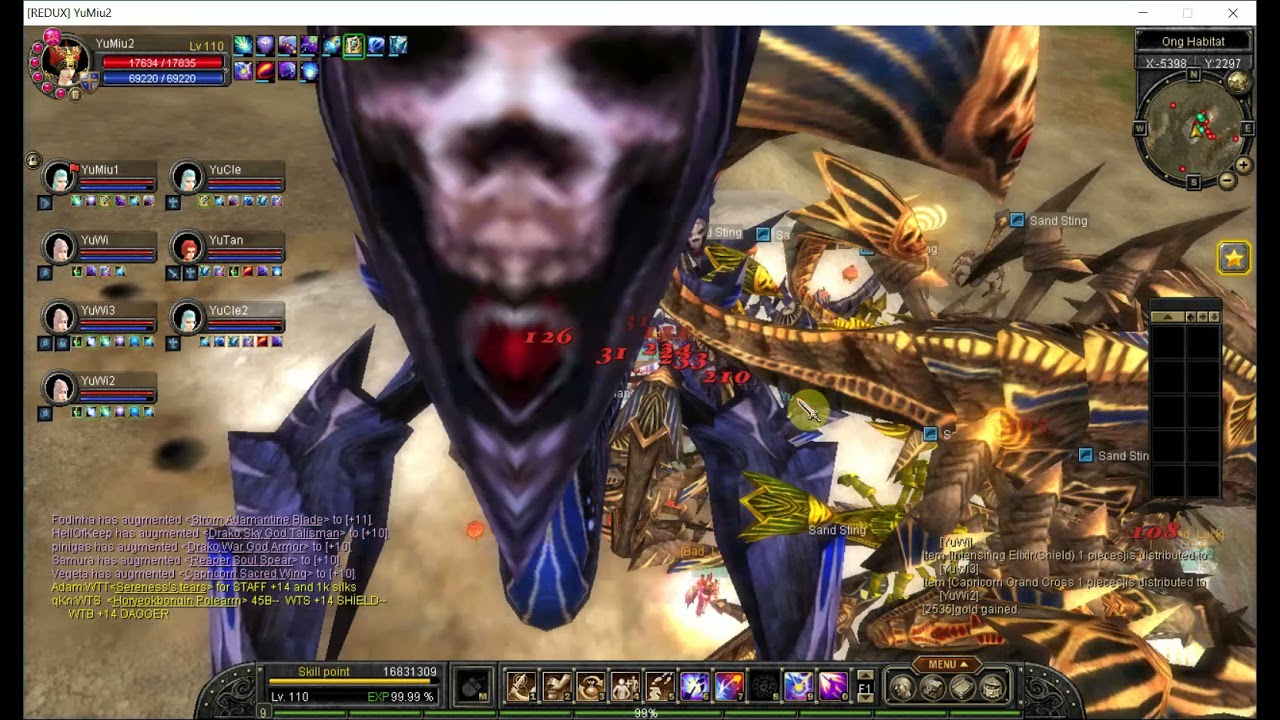Cast the skill in hotbar slot 6

tap(694, 686)
